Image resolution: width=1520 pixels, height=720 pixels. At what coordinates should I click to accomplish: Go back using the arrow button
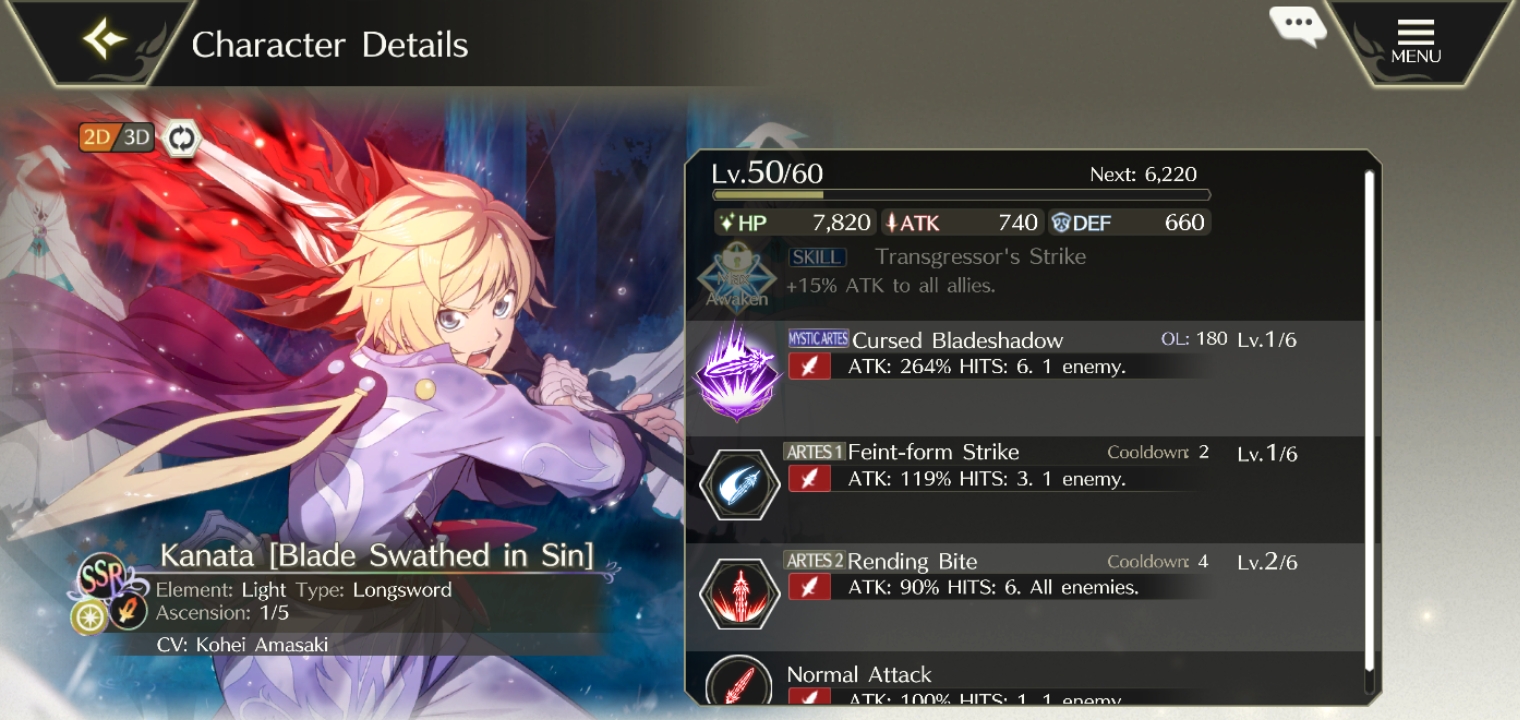pyautogui.click(x=105, y=40)
